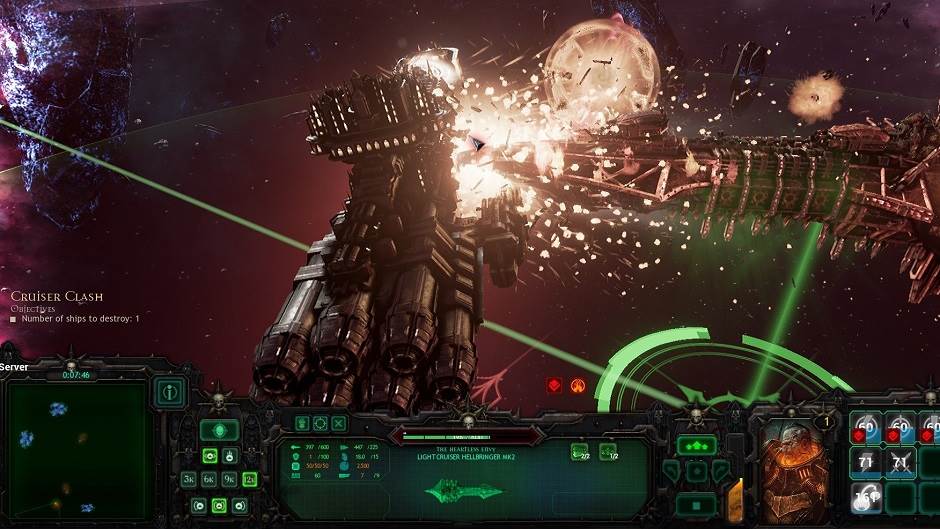
Task: Activate the crossed-swords ability showing 71
Action: click(x=901, y=461)
